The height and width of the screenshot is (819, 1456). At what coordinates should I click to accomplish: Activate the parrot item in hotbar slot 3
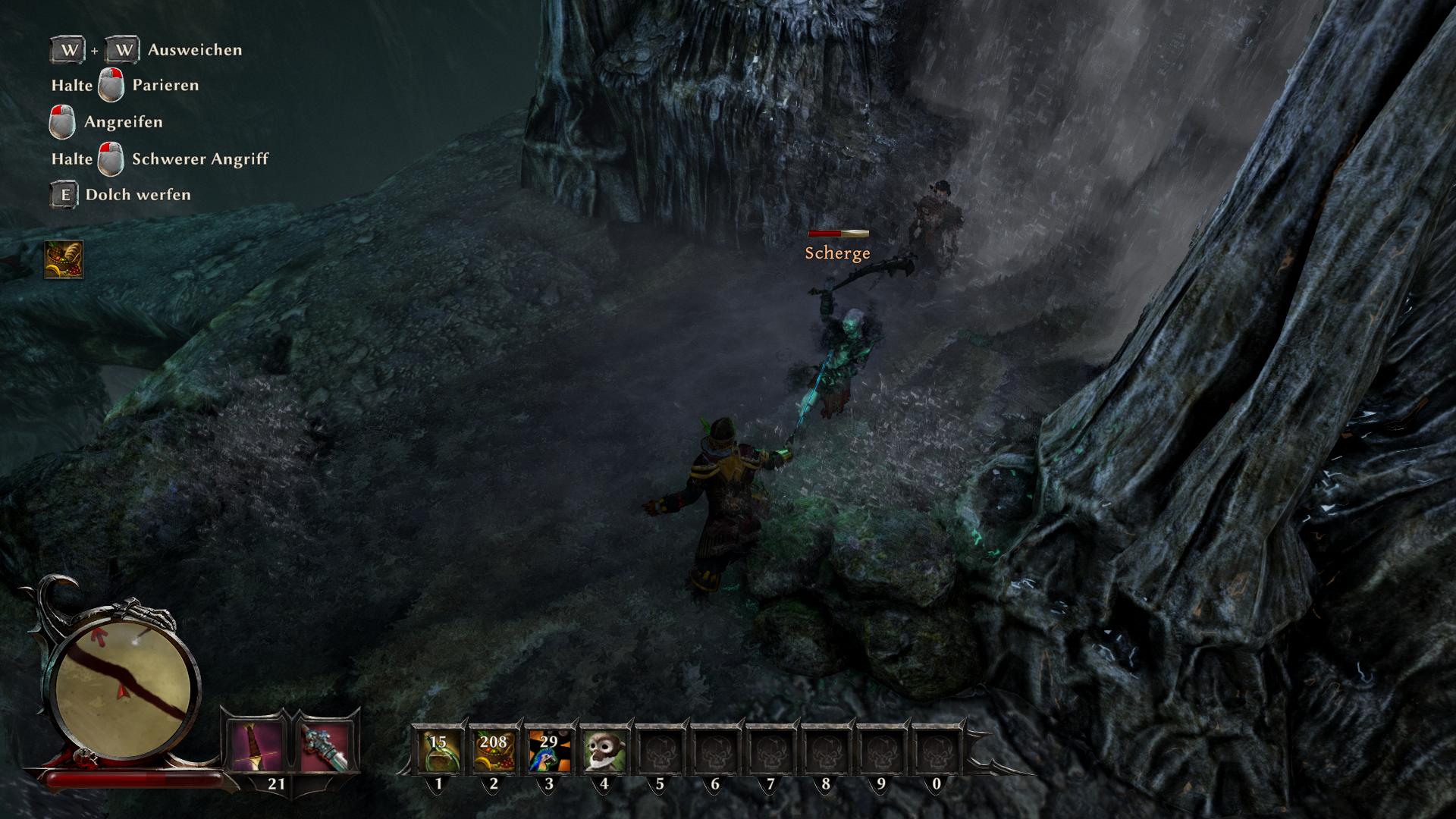click(x=549, y=751)
